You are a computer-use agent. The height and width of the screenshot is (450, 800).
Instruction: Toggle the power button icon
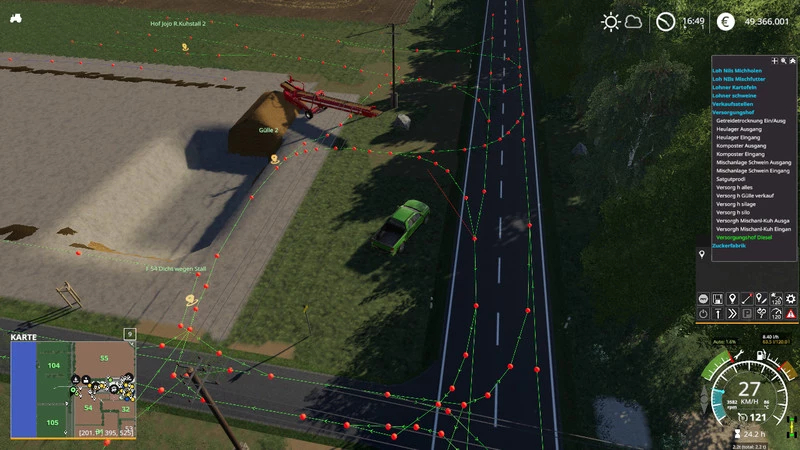[x=703, y=313]
